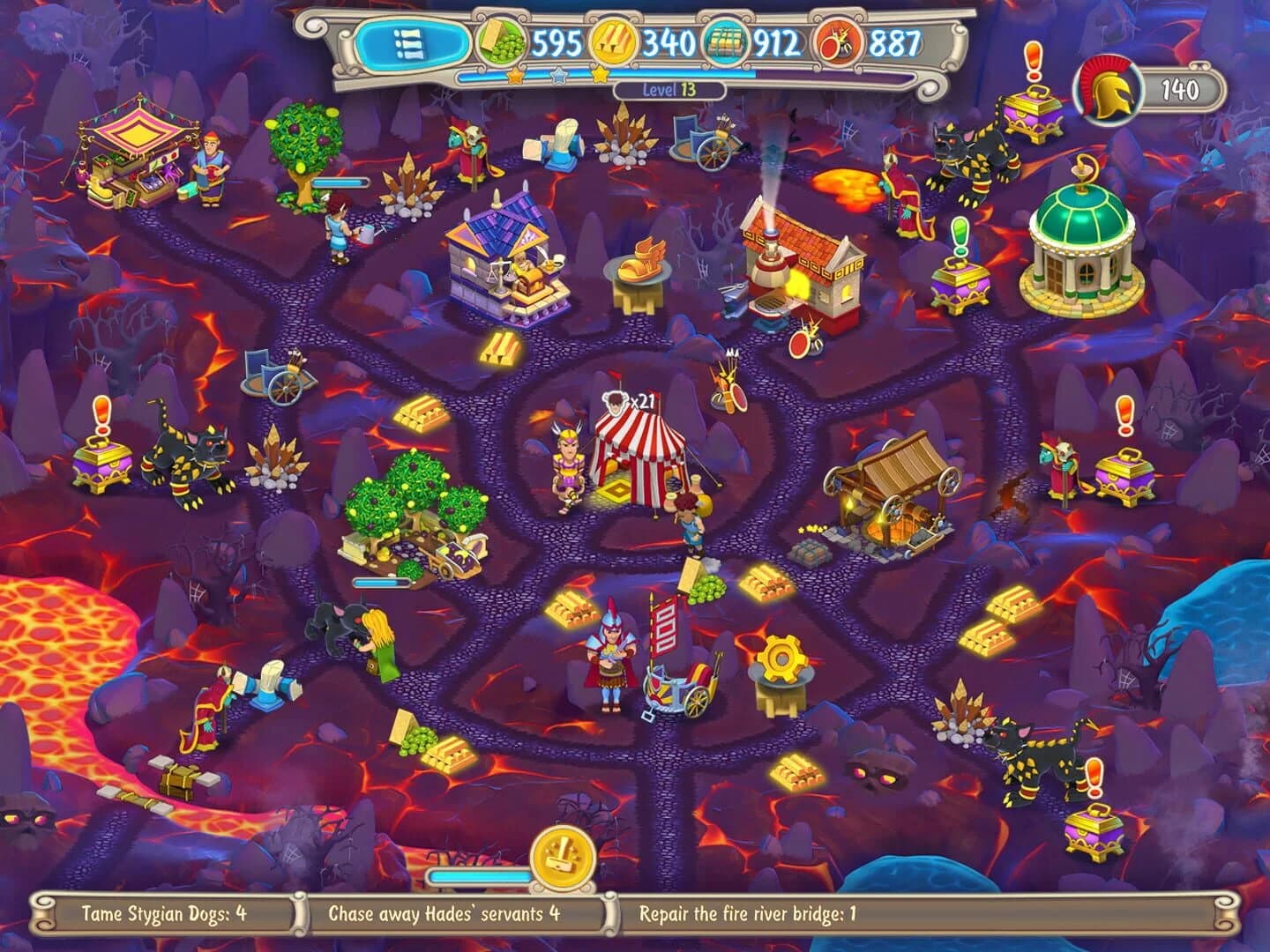1270x952 pixels.
Task: Click the yellow gear on the stone table
Action: click(x=780, y=656)
